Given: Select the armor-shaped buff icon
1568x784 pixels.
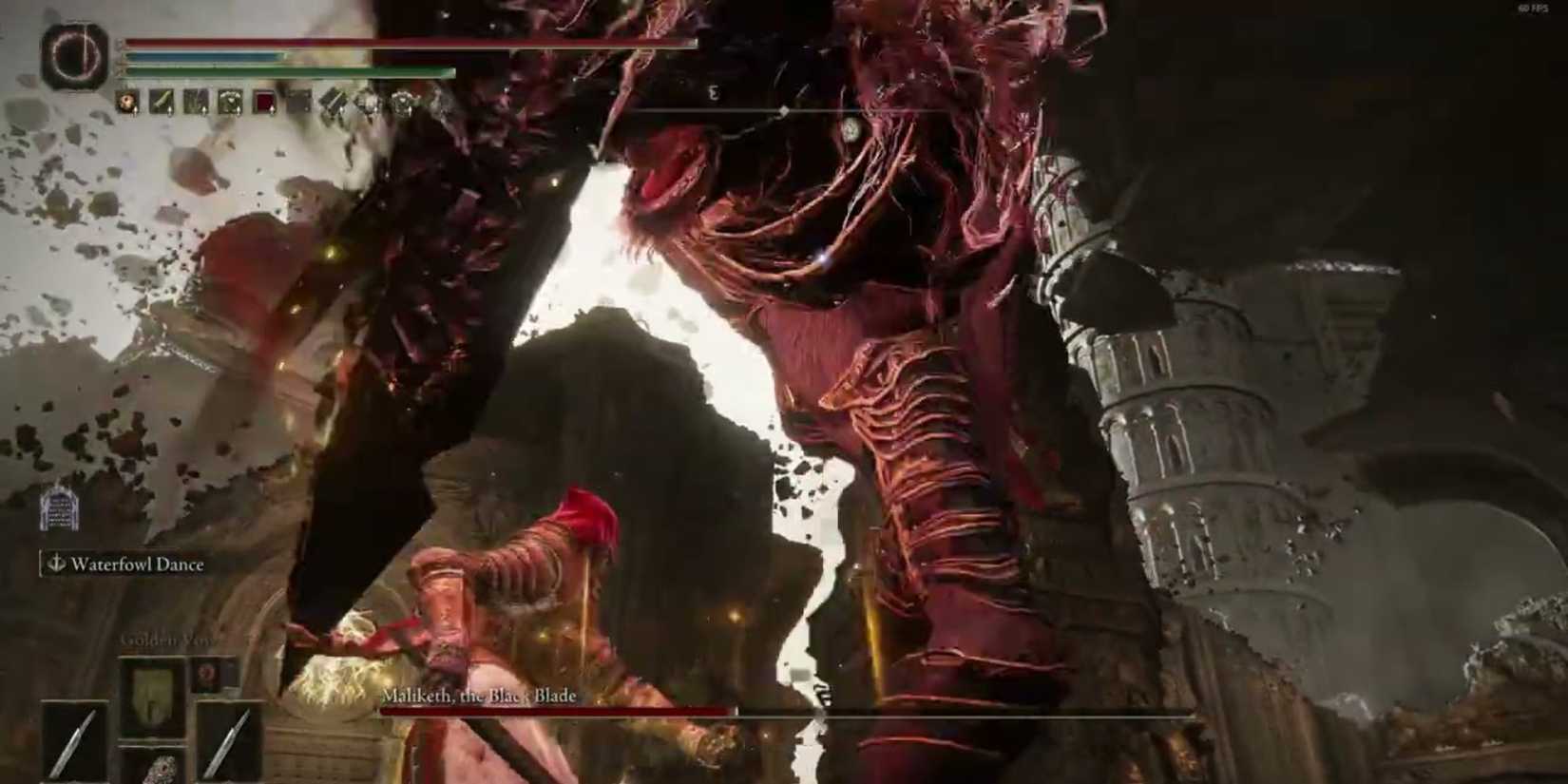Looking at the screenshot, I should point(228,101).
